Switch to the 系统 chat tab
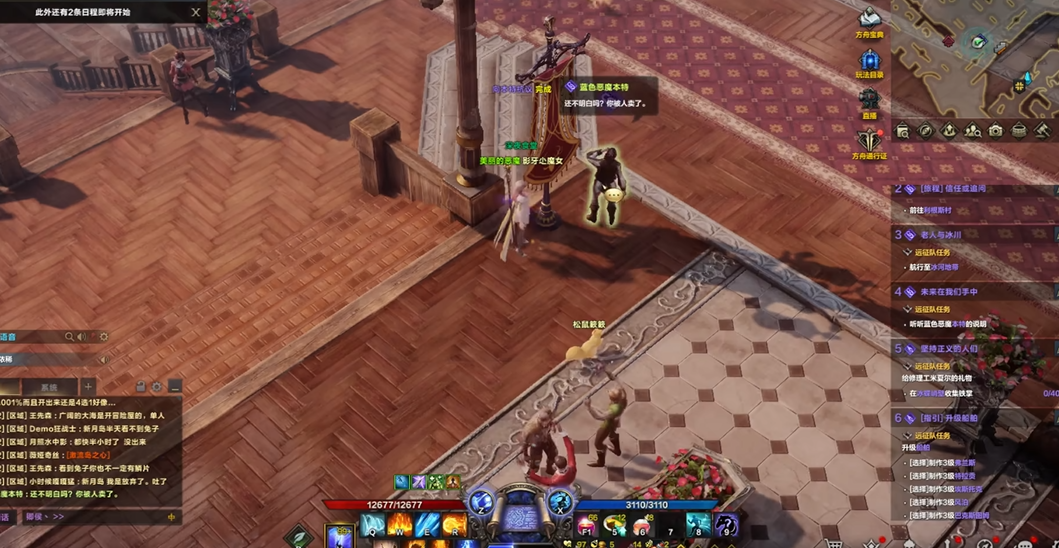Image resolution: width=1059 pixels, height=548 pixels. pyautogui.click(x=48, y=387)
